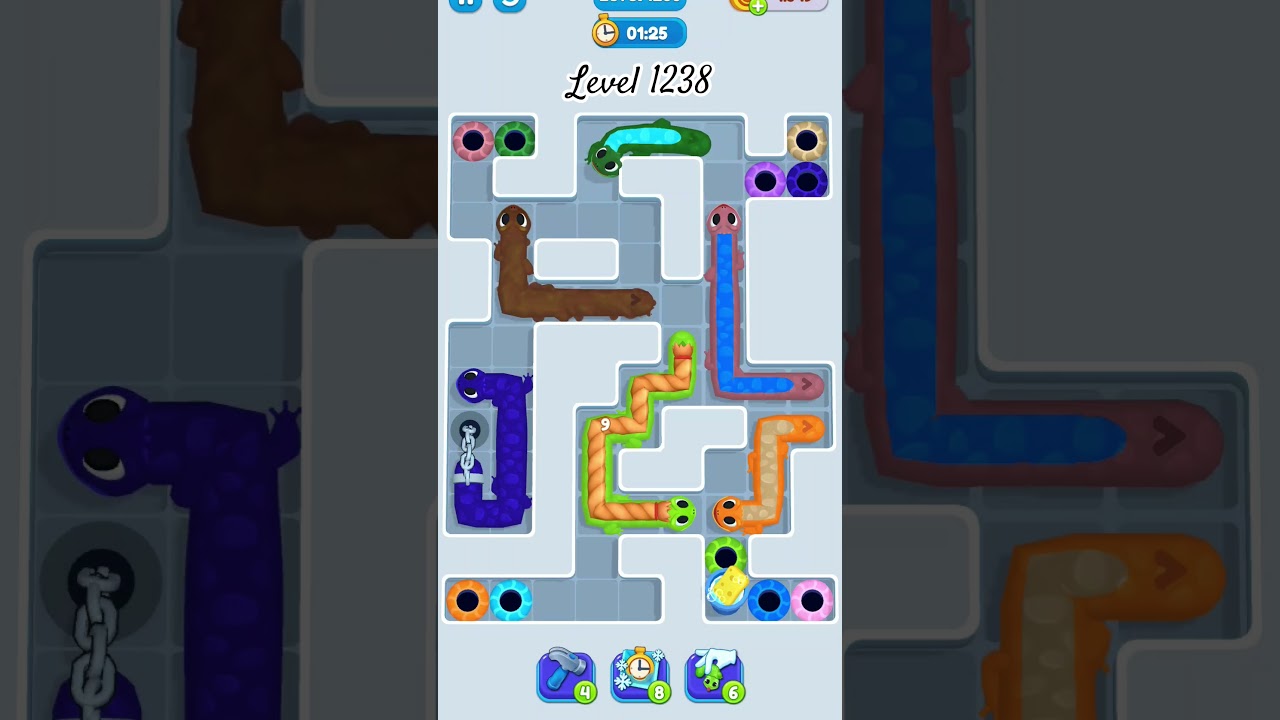1280x720 pixels.
Task: Click the restart level button
Action: point(510,5)
